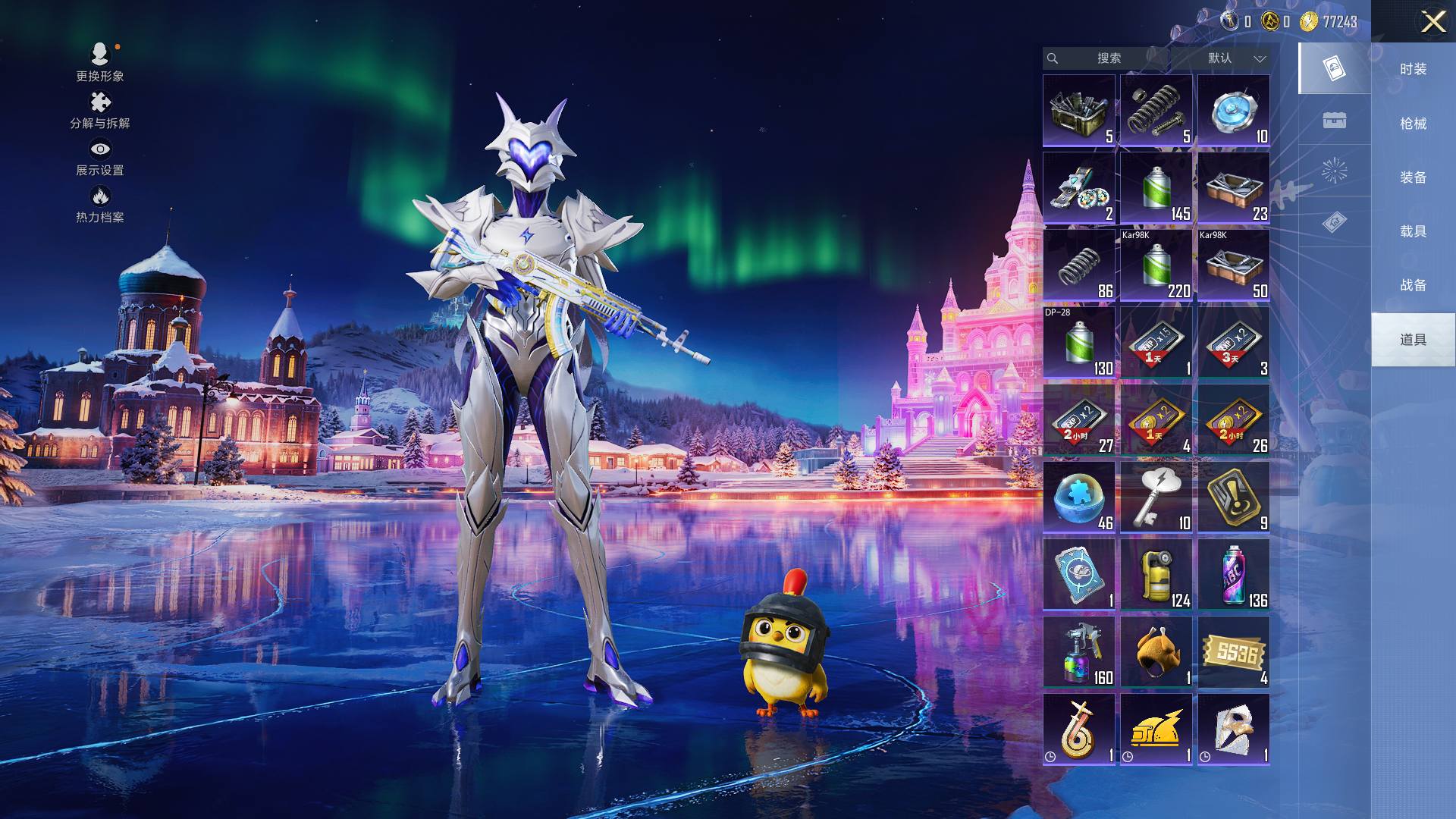Switch to the 时装 tab

pos(1412,69)
